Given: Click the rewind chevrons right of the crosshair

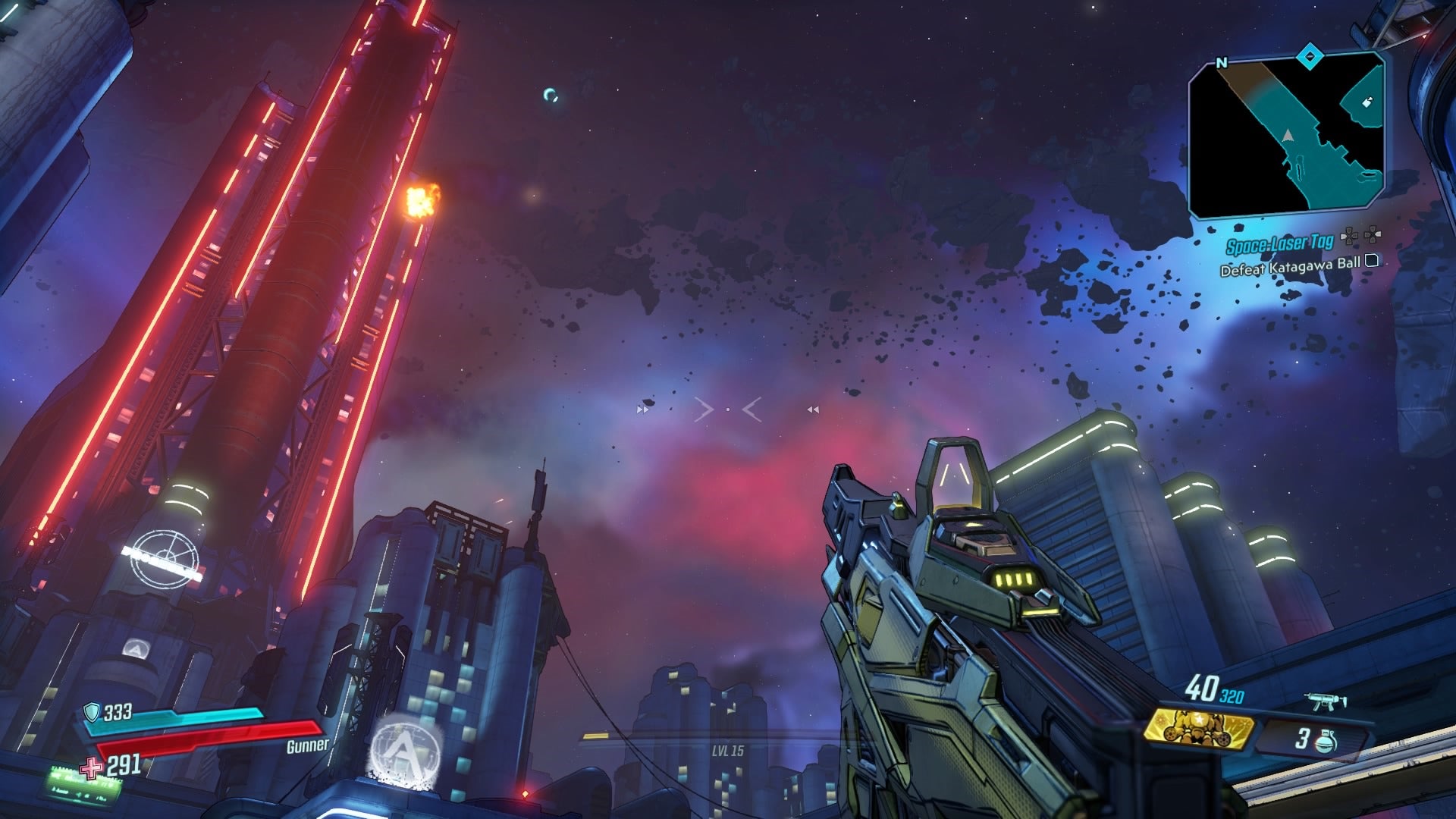Looking at the screenshot, I should 813,408.
